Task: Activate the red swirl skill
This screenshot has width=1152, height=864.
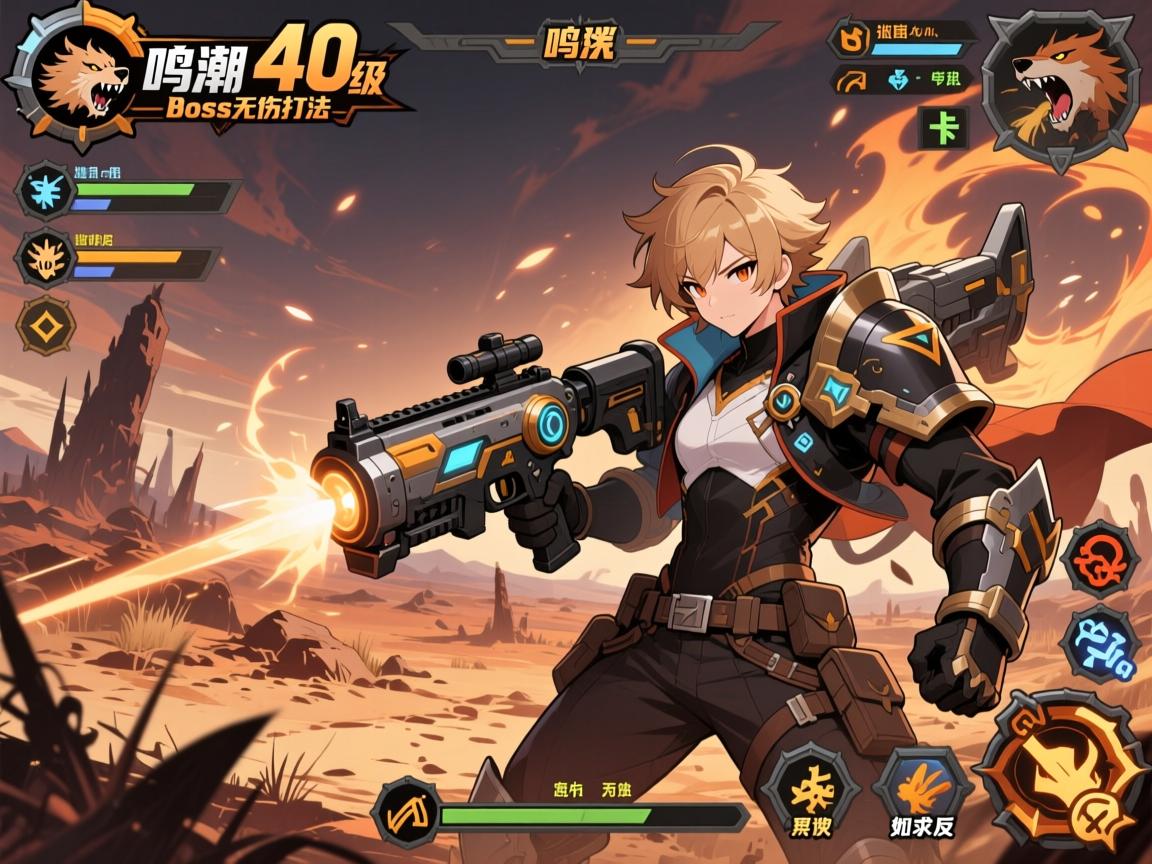Action: (1099, 561)
